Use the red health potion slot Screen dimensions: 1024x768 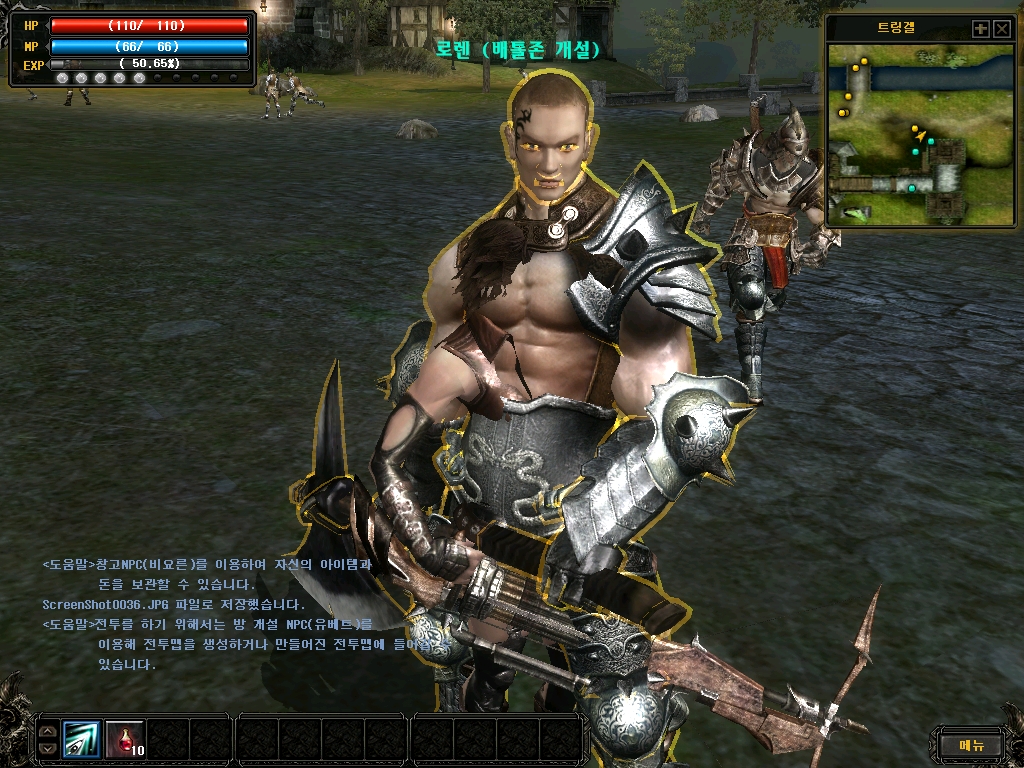coord(124,739)
